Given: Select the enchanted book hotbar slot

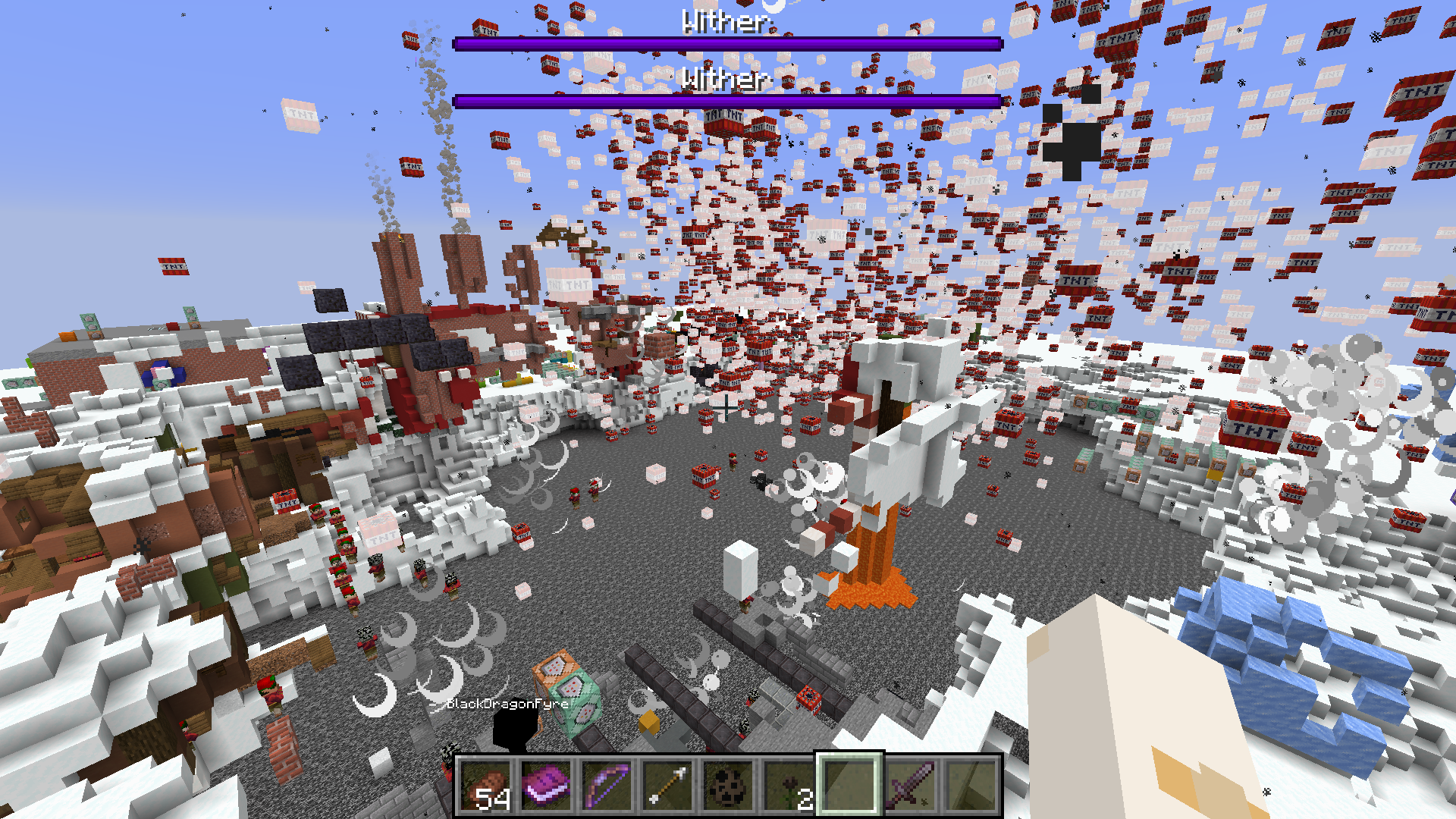Looking at the screenshot, I should [x=546, y=786].
